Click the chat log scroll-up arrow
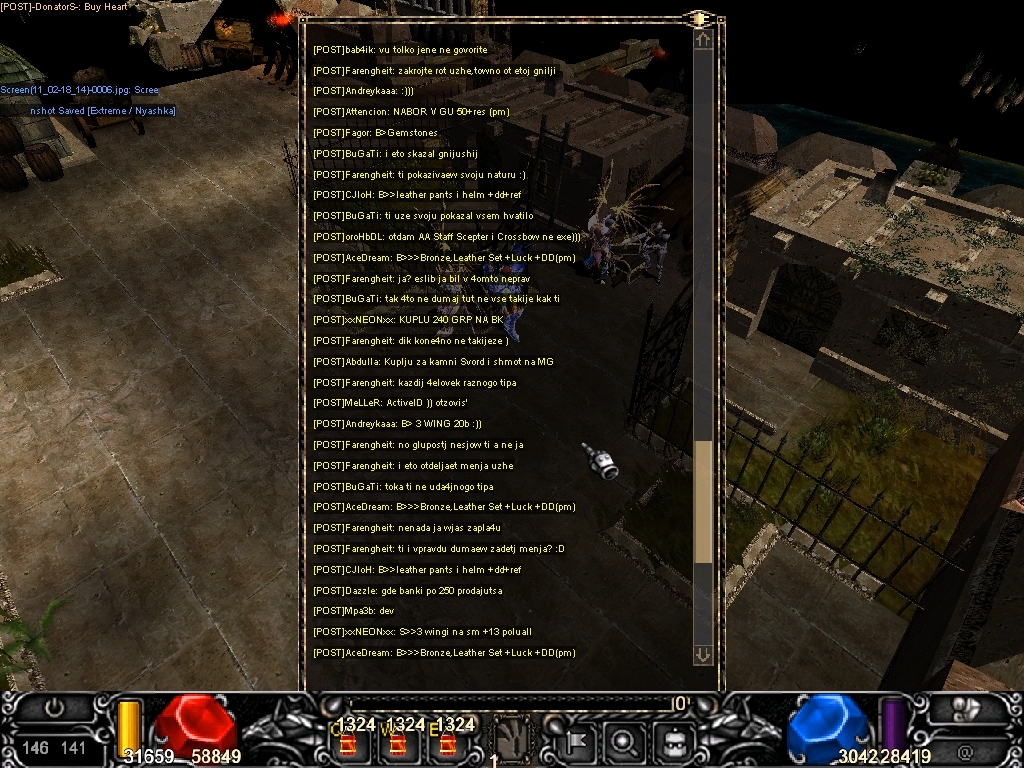1024x768 pixels. pos(703,41)
